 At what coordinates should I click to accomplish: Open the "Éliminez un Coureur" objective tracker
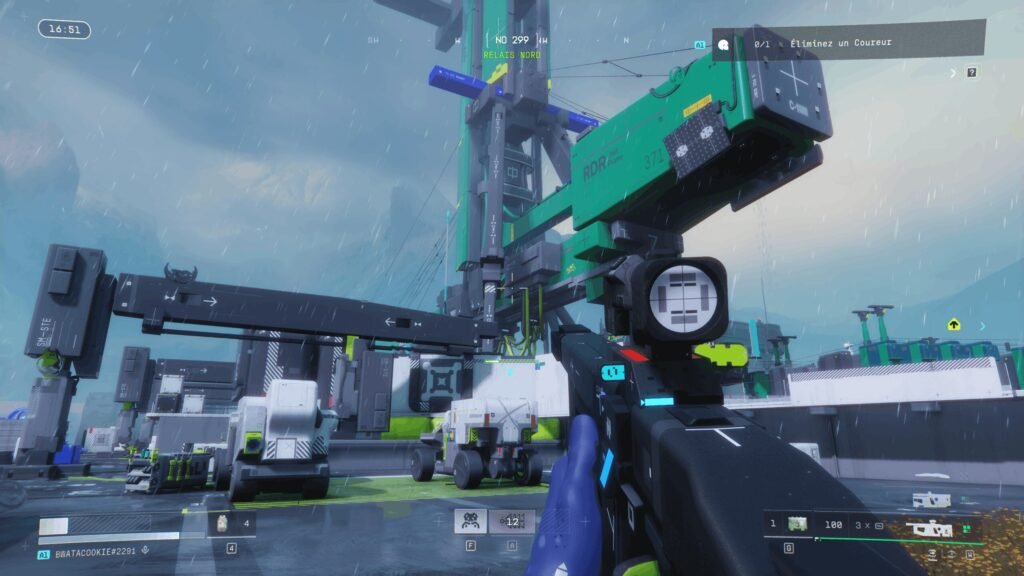click(x=848, y=44)
